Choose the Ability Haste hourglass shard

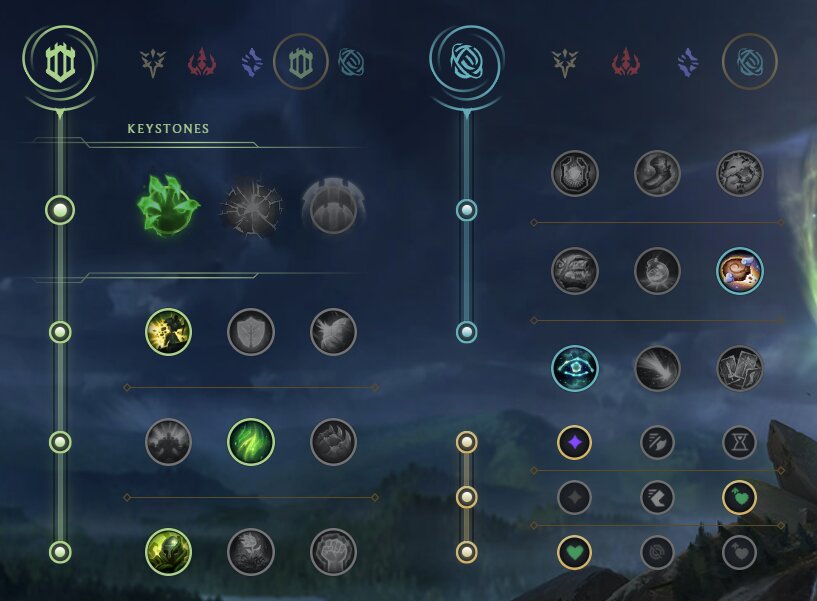(x=739, y=442)
